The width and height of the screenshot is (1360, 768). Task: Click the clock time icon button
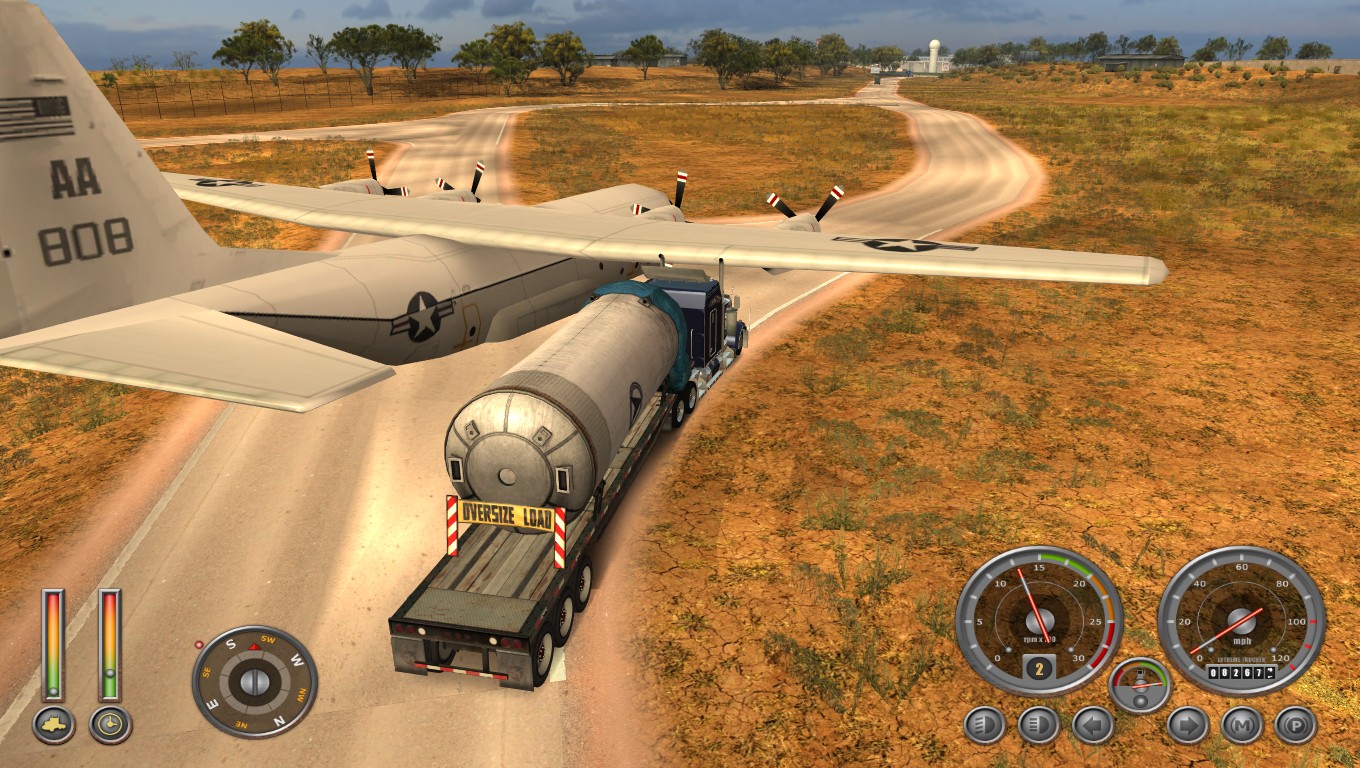[110, 725]
